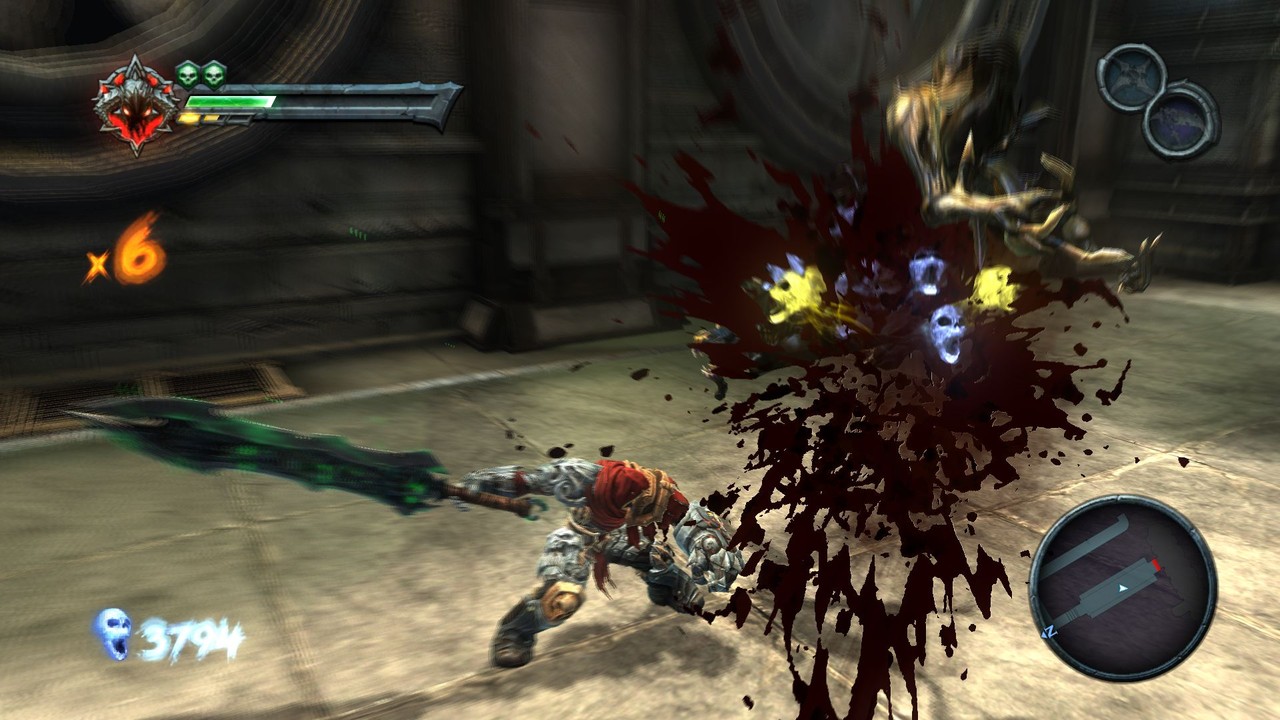Activate the purple winged ability slot

click(1180, 120)
